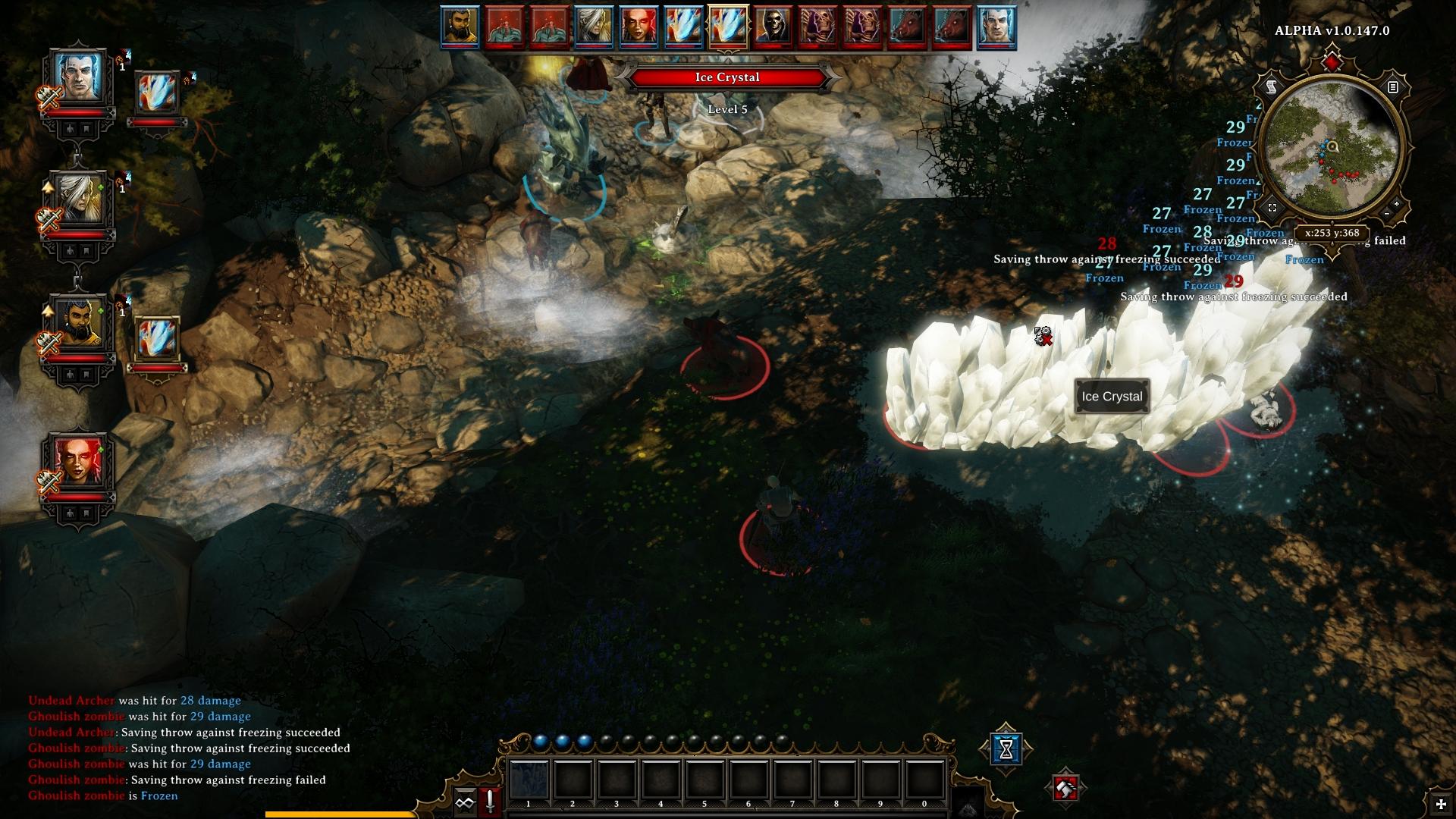Click the hooded skull portrait in turn order
The width and height of the screenshot is (1456, 819).
773,27
